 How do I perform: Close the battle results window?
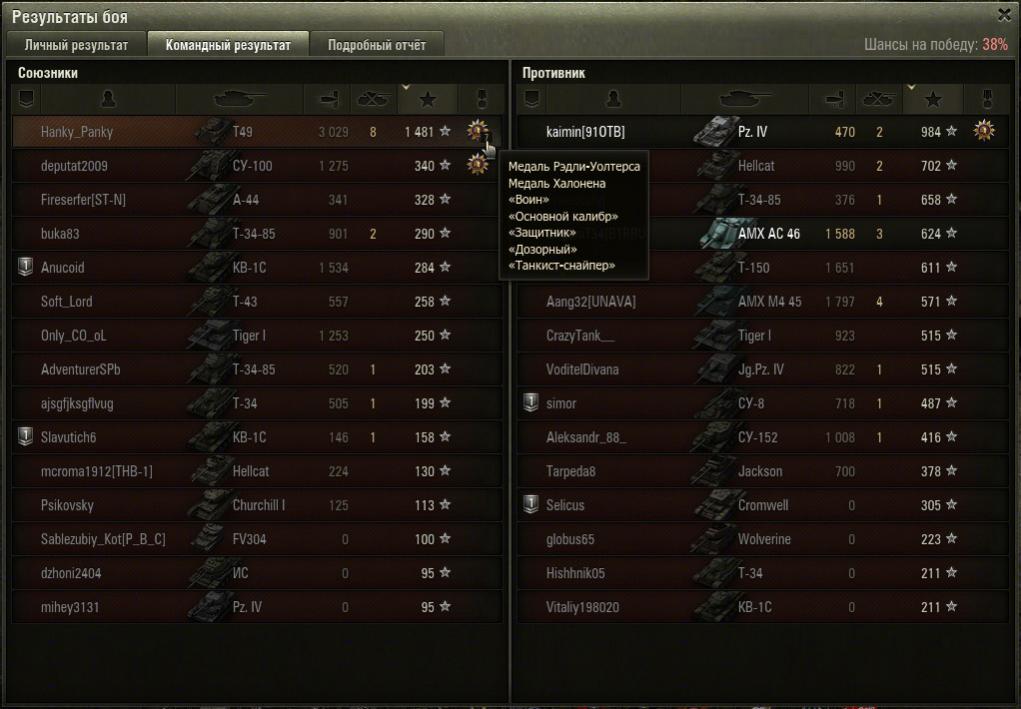point(1004,14)
